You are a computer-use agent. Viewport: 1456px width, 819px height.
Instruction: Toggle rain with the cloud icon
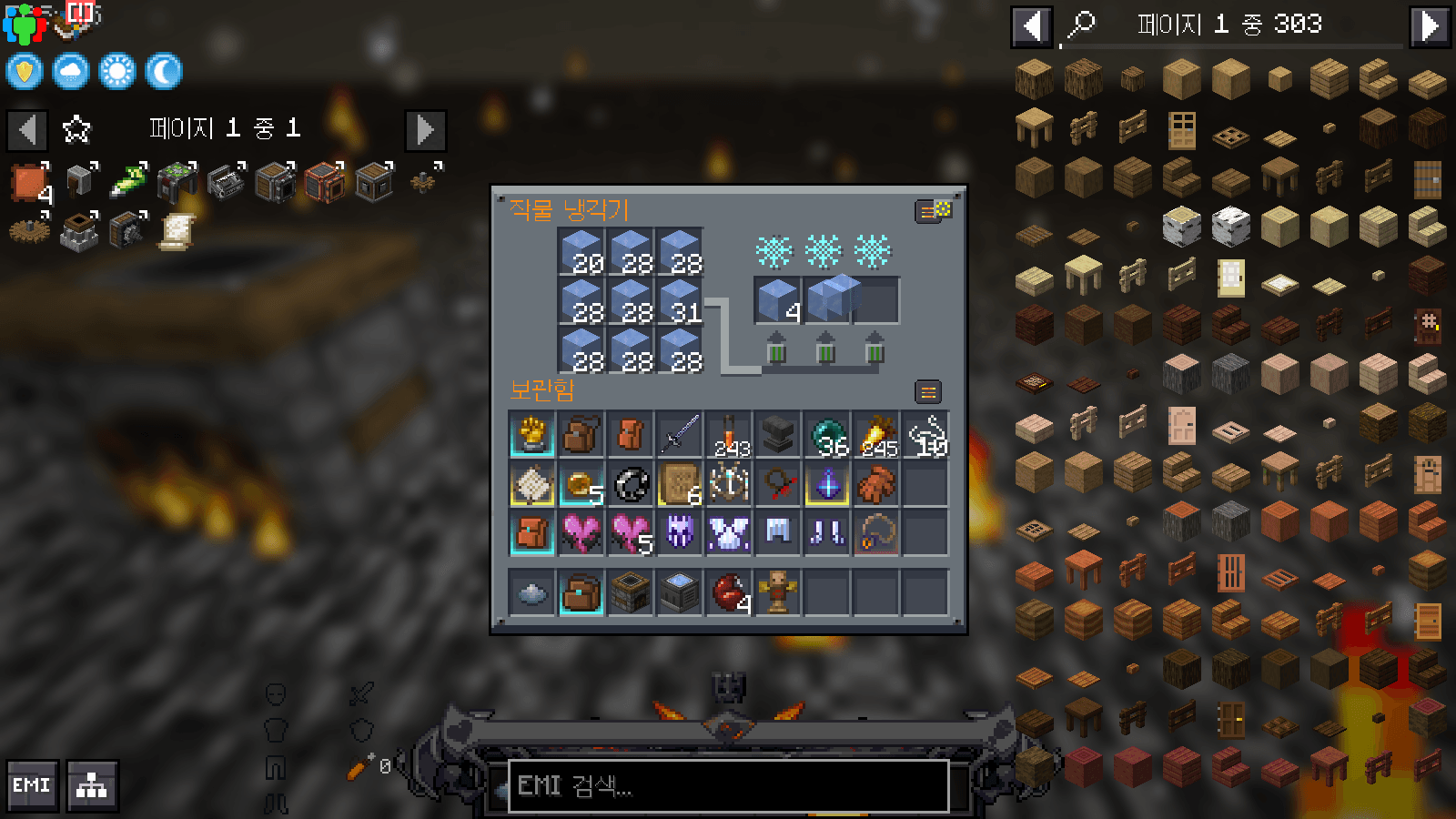point(70,72)
